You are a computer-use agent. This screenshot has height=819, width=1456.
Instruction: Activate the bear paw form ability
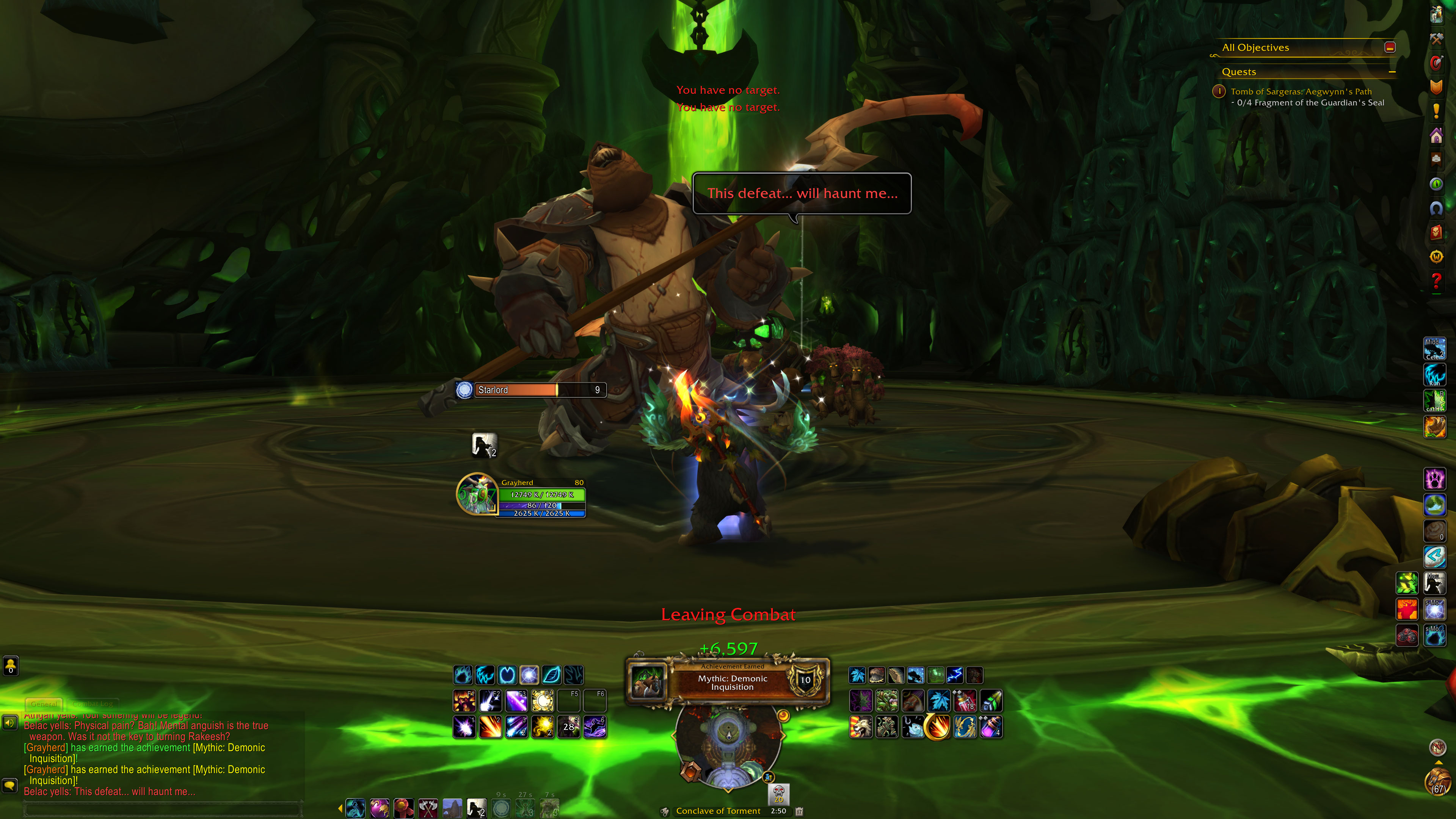pyautogui.click(x=1434, y=479)
